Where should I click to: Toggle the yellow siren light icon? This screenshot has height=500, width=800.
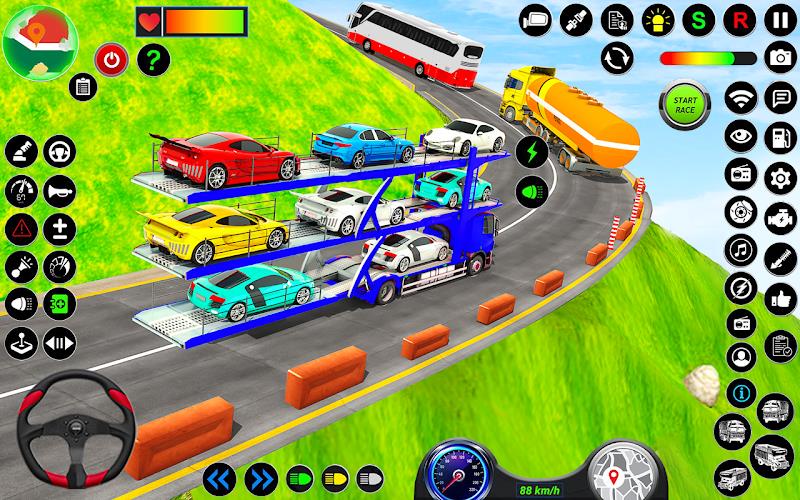pyautogui.click(x=657, y=19)
